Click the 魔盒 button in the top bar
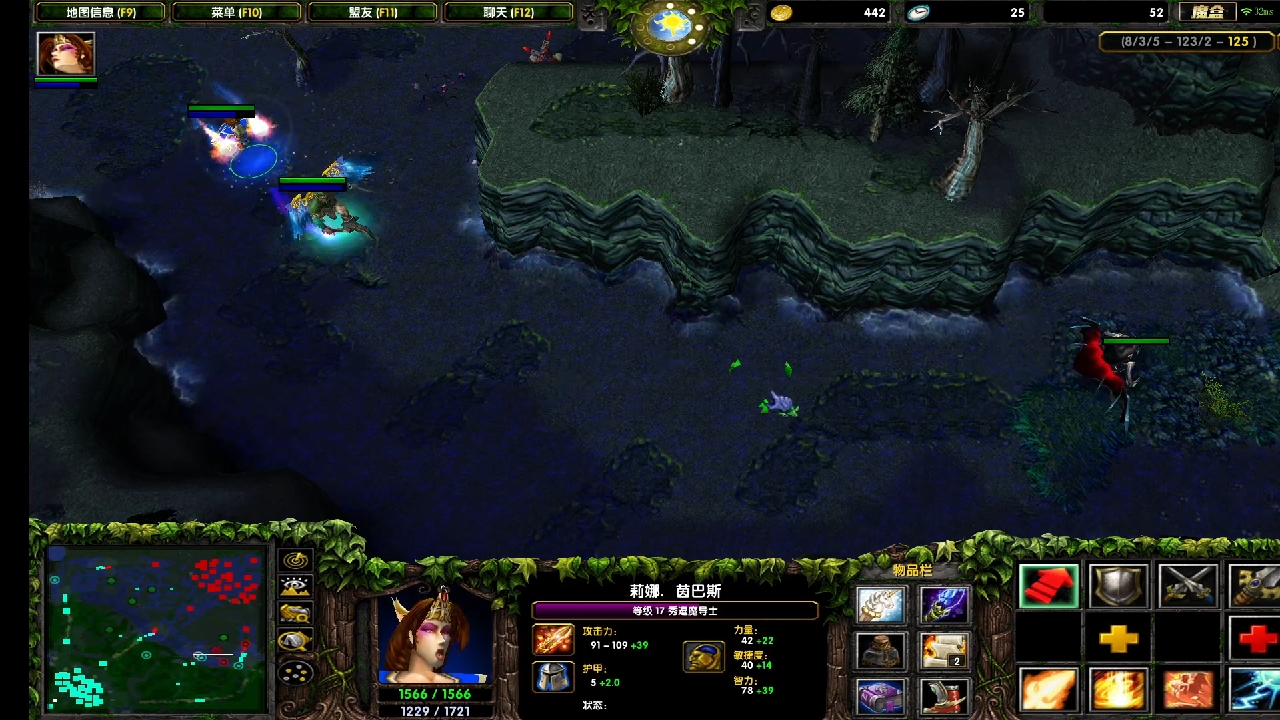The height and width of the screenshot is (720, 1280). pos(1208,13)
